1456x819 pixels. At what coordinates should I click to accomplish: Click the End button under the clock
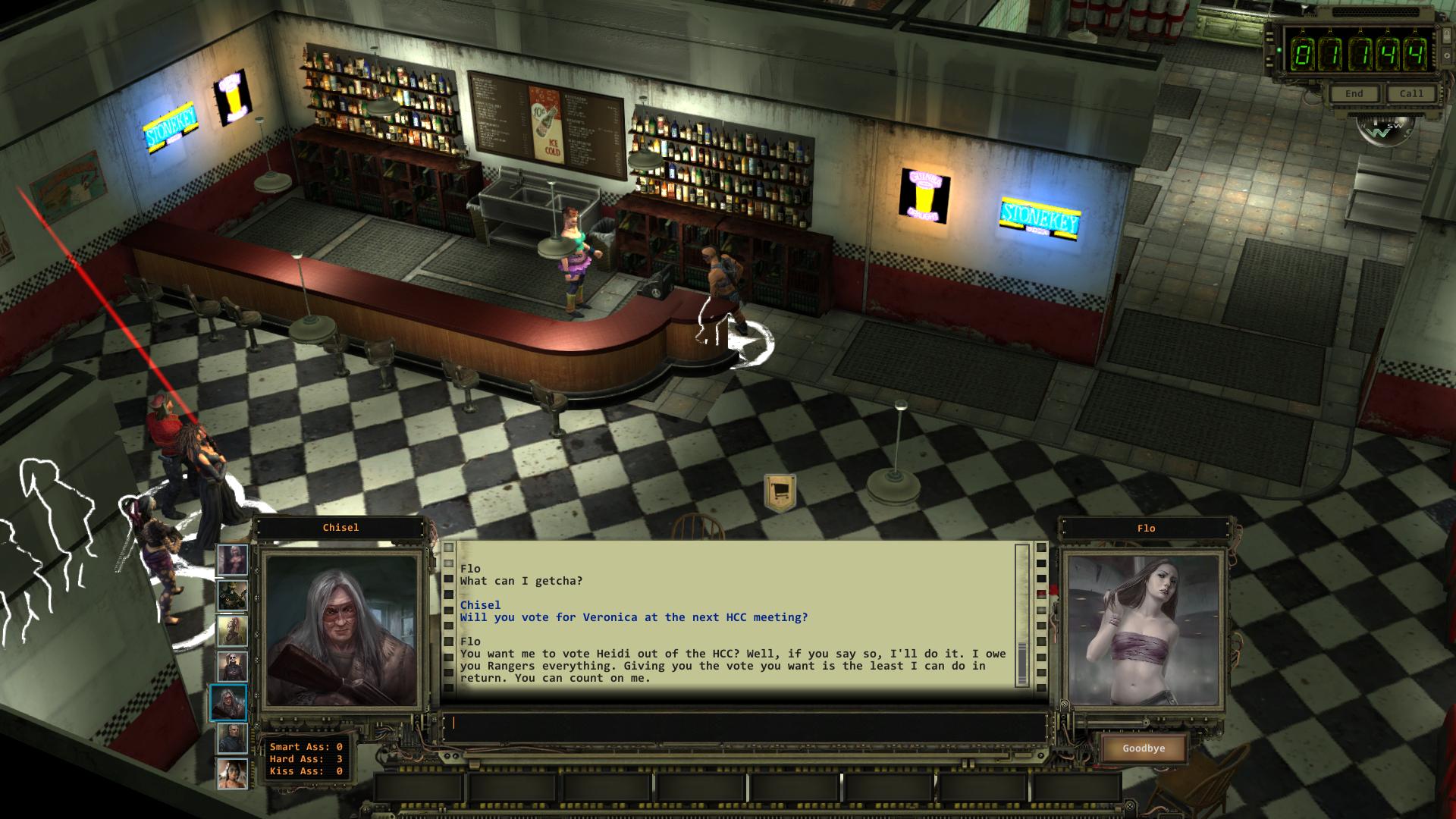point(1354,93)
